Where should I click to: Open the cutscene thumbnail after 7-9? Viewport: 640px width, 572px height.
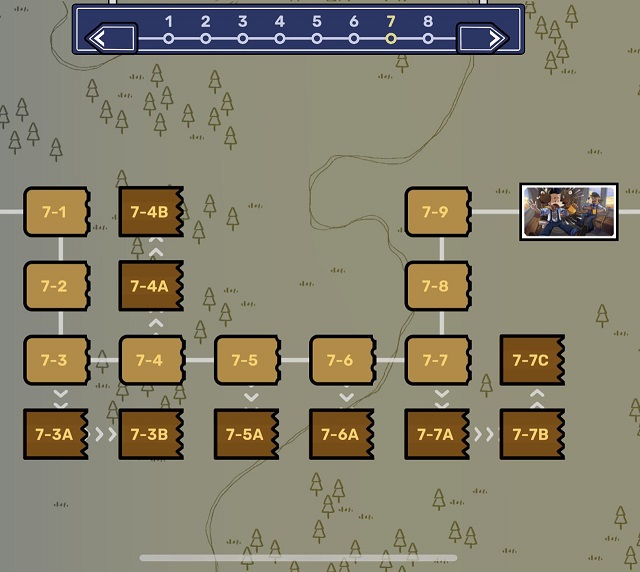[568, 212]
